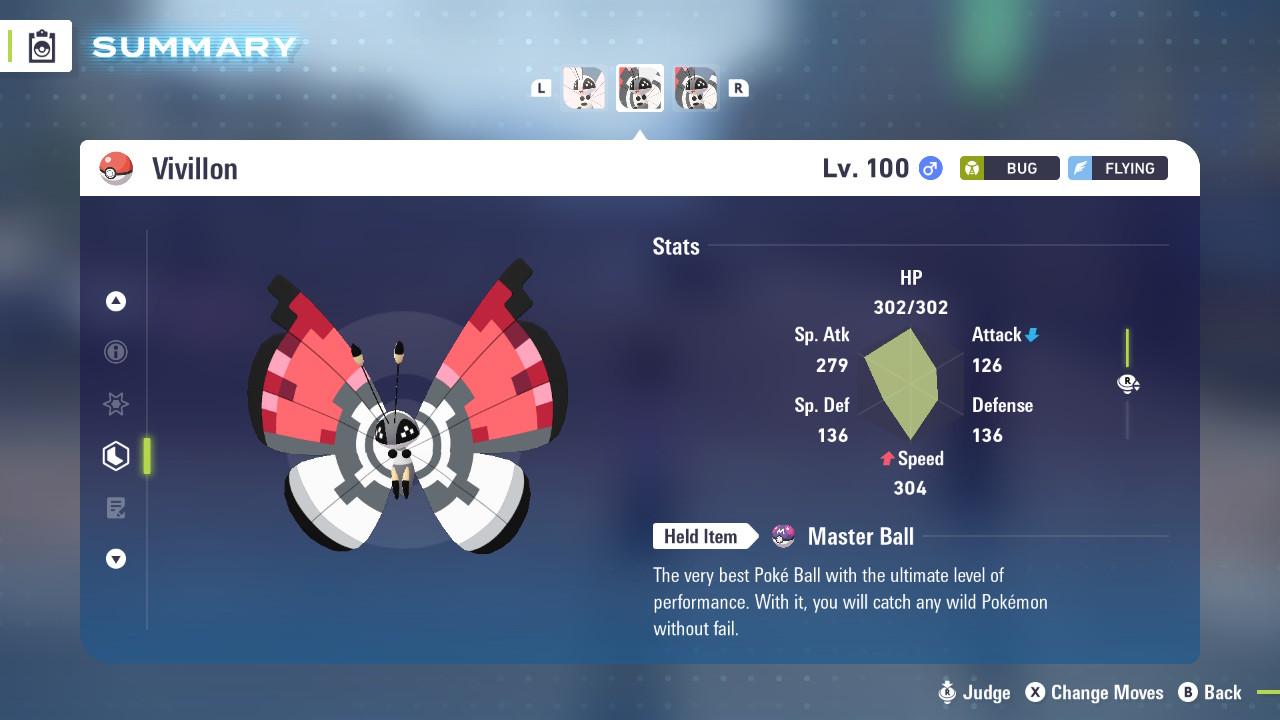Open the memo notes page tab
The width and height of the screenshot is (1280, 720).
116,508
